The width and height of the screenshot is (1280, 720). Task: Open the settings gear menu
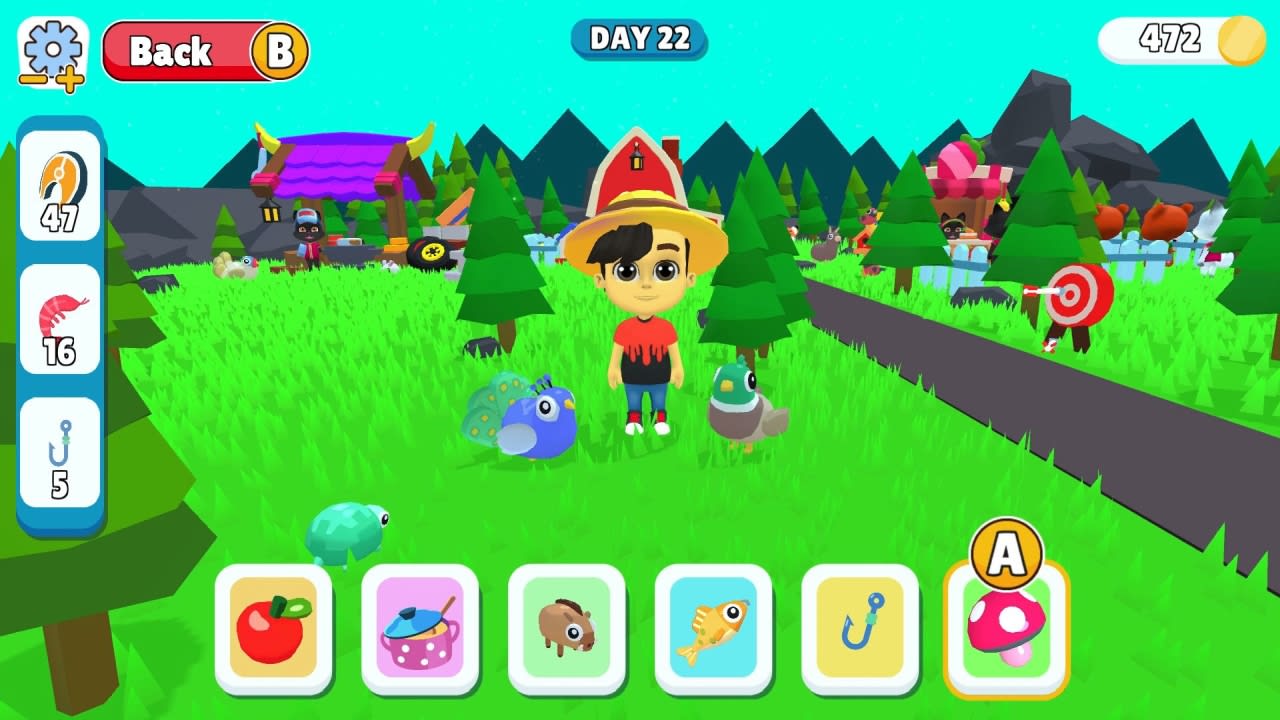coord(52,47)
